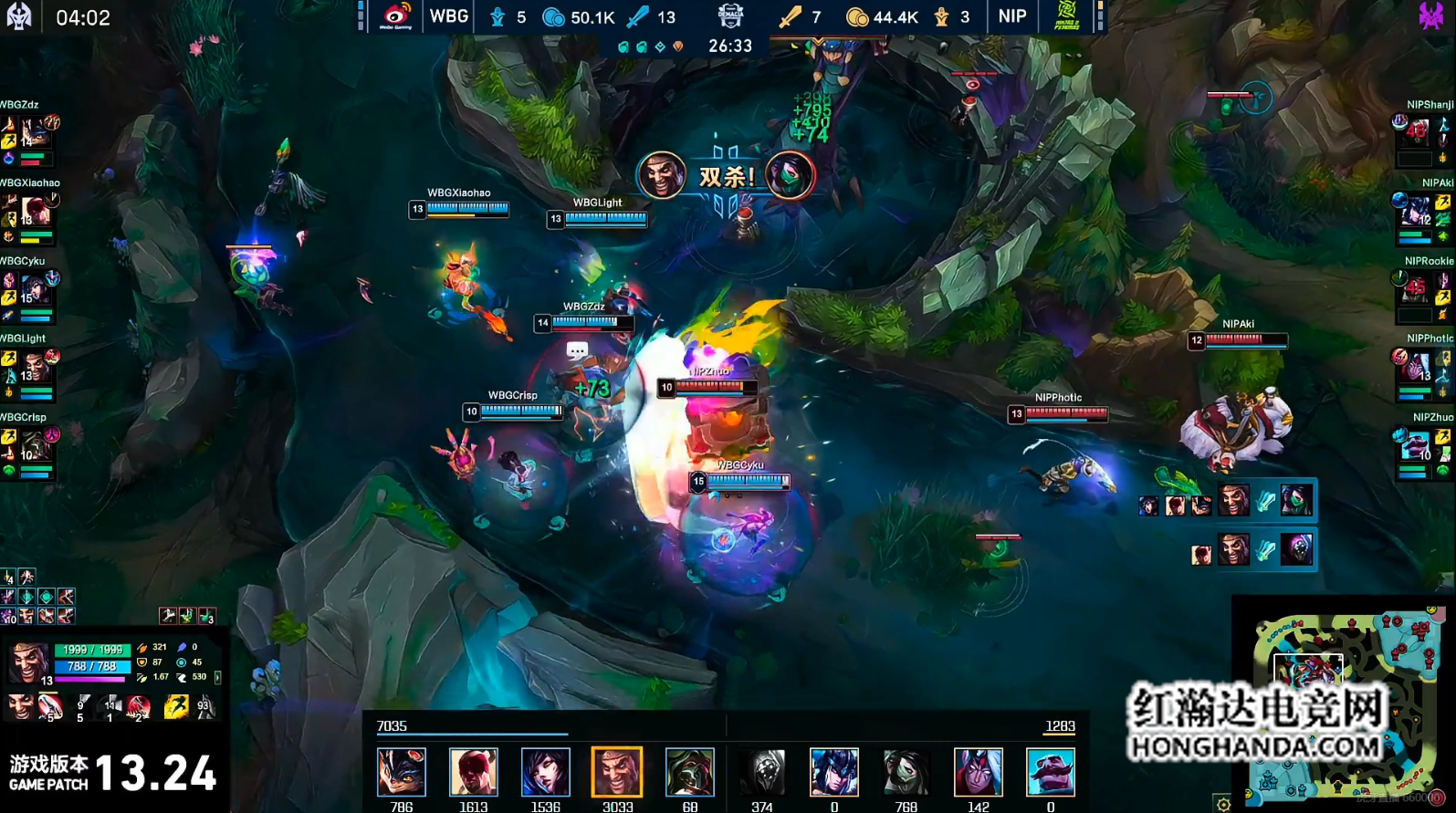1456x813 pixels.
Task: Select the highlighted Draven portrait in bottom bar
Action: pyautogui.click(x=617, y=772)
